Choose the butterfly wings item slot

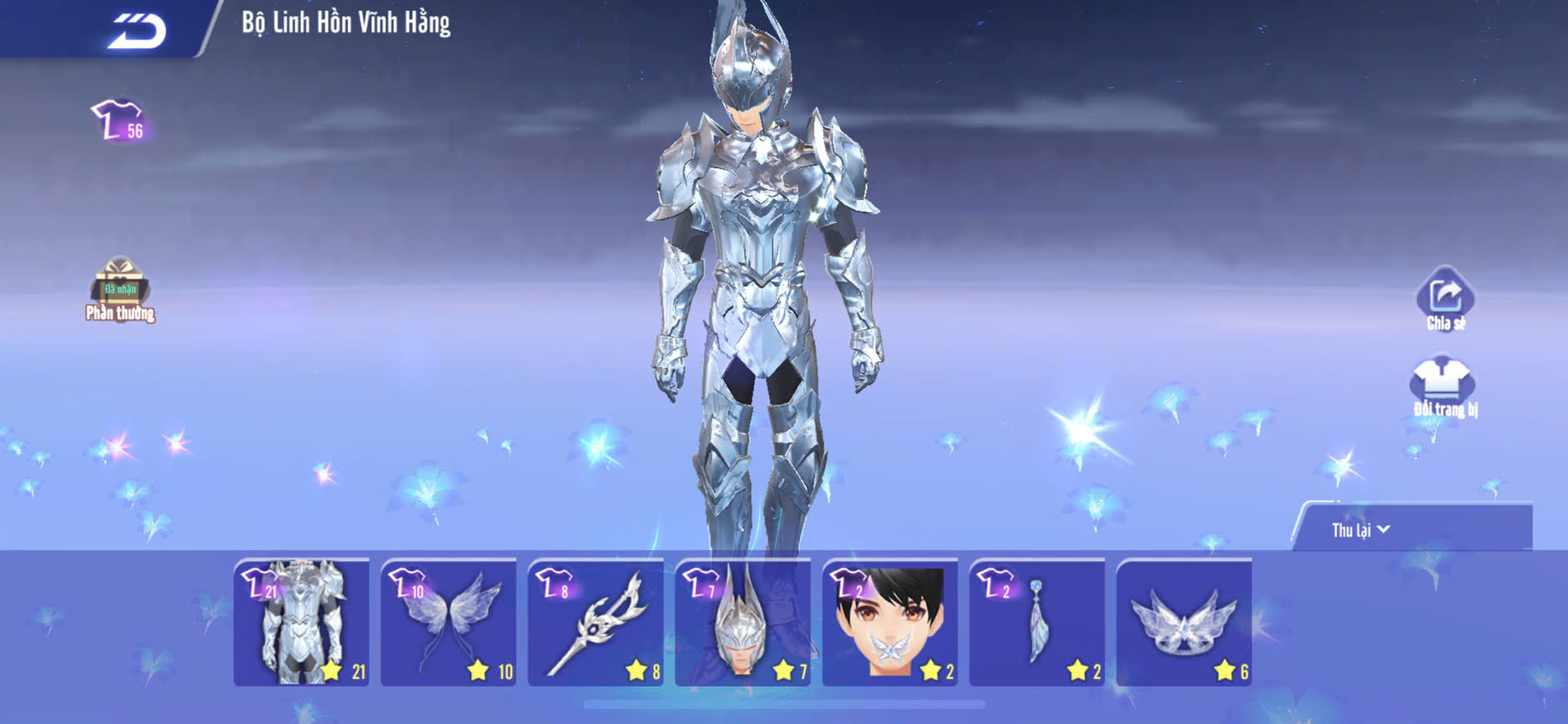(449, 622)
